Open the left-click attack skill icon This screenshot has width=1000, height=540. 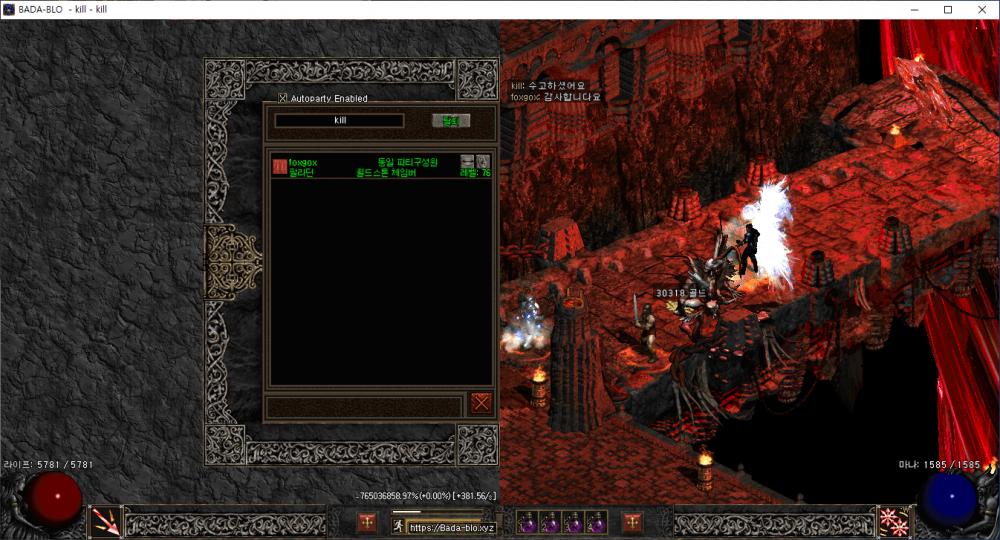(x=105, y=520)
